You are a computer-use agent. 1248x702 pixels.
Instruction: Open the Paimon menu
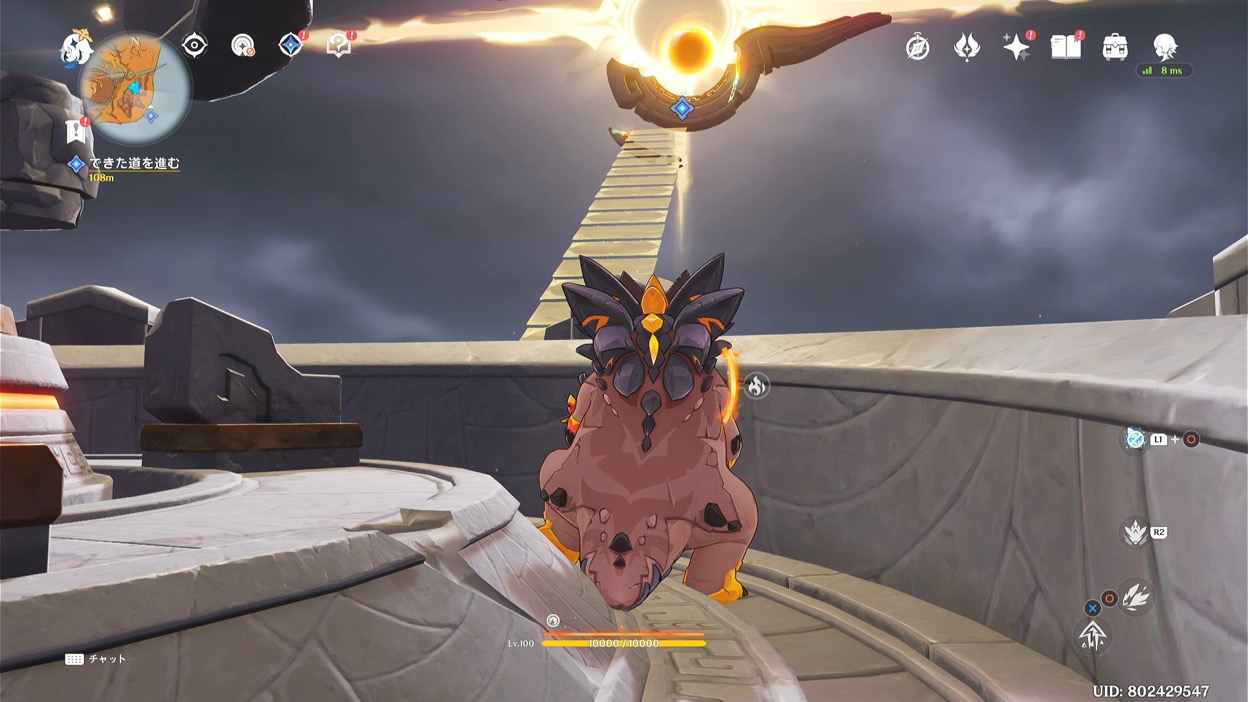coord(75,48)
